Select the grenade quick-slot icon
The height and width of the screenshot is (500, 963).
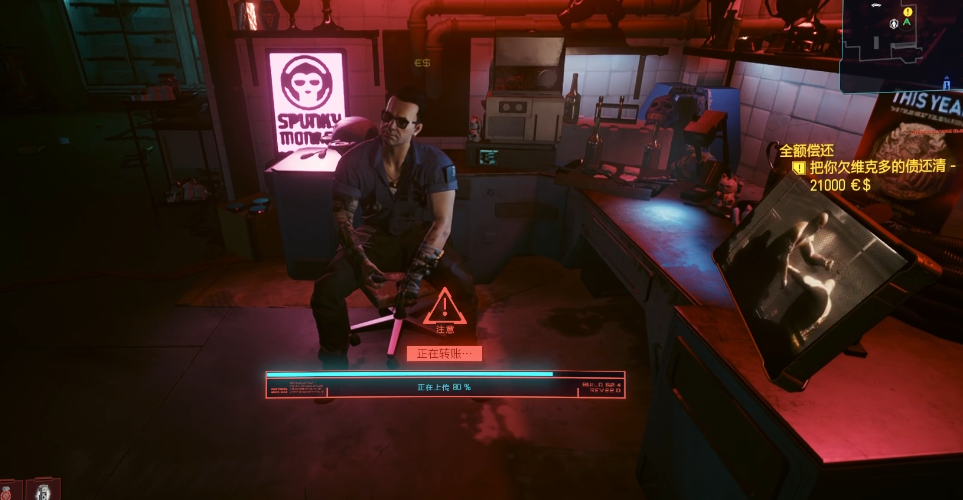click(42, 490)
